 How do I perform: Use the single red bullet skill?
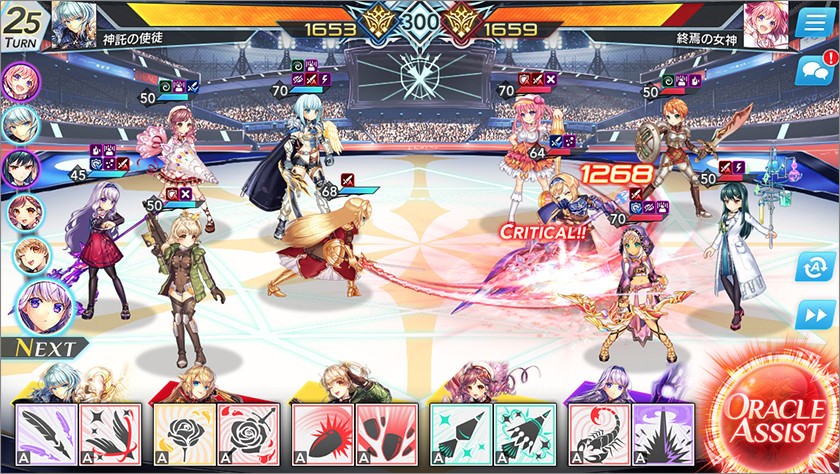click(x=321, y=434)
